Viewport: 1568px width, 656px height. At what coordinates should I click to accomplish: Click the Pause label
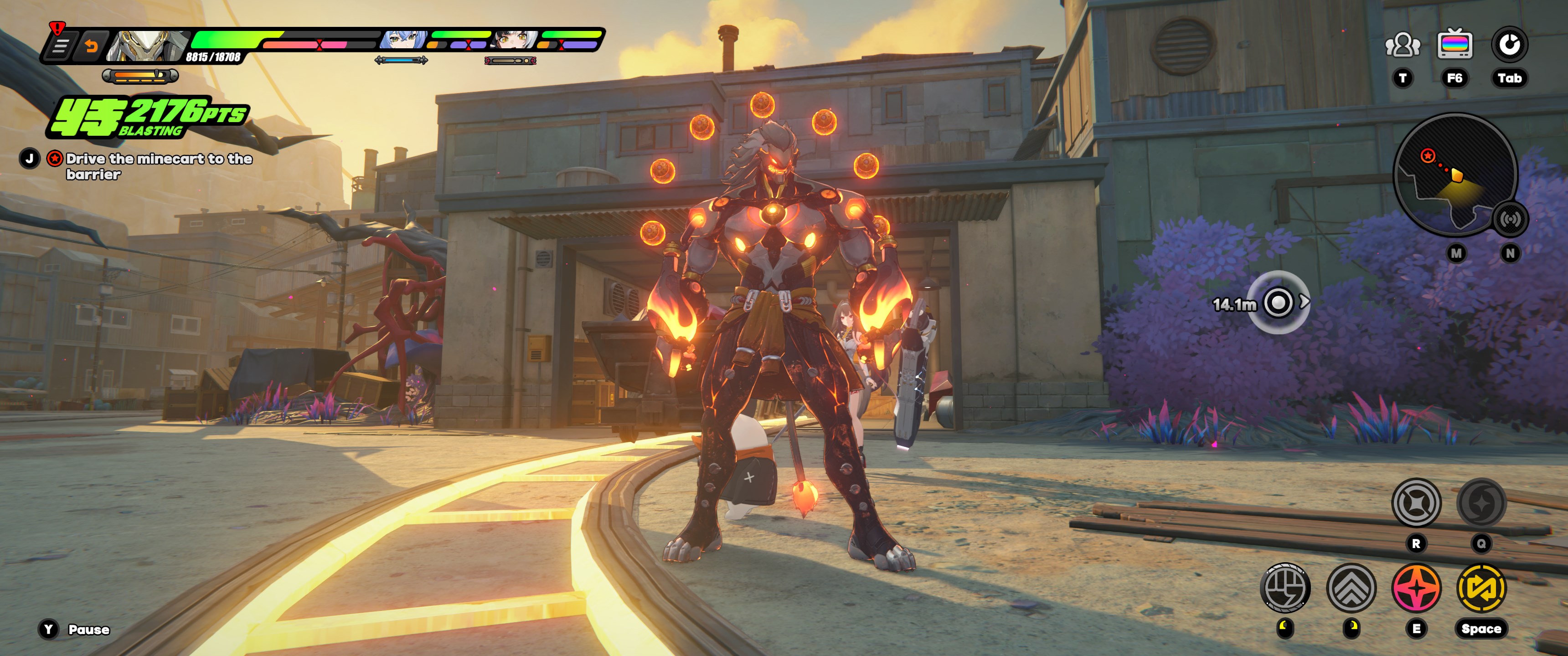(x=88, y=629)
